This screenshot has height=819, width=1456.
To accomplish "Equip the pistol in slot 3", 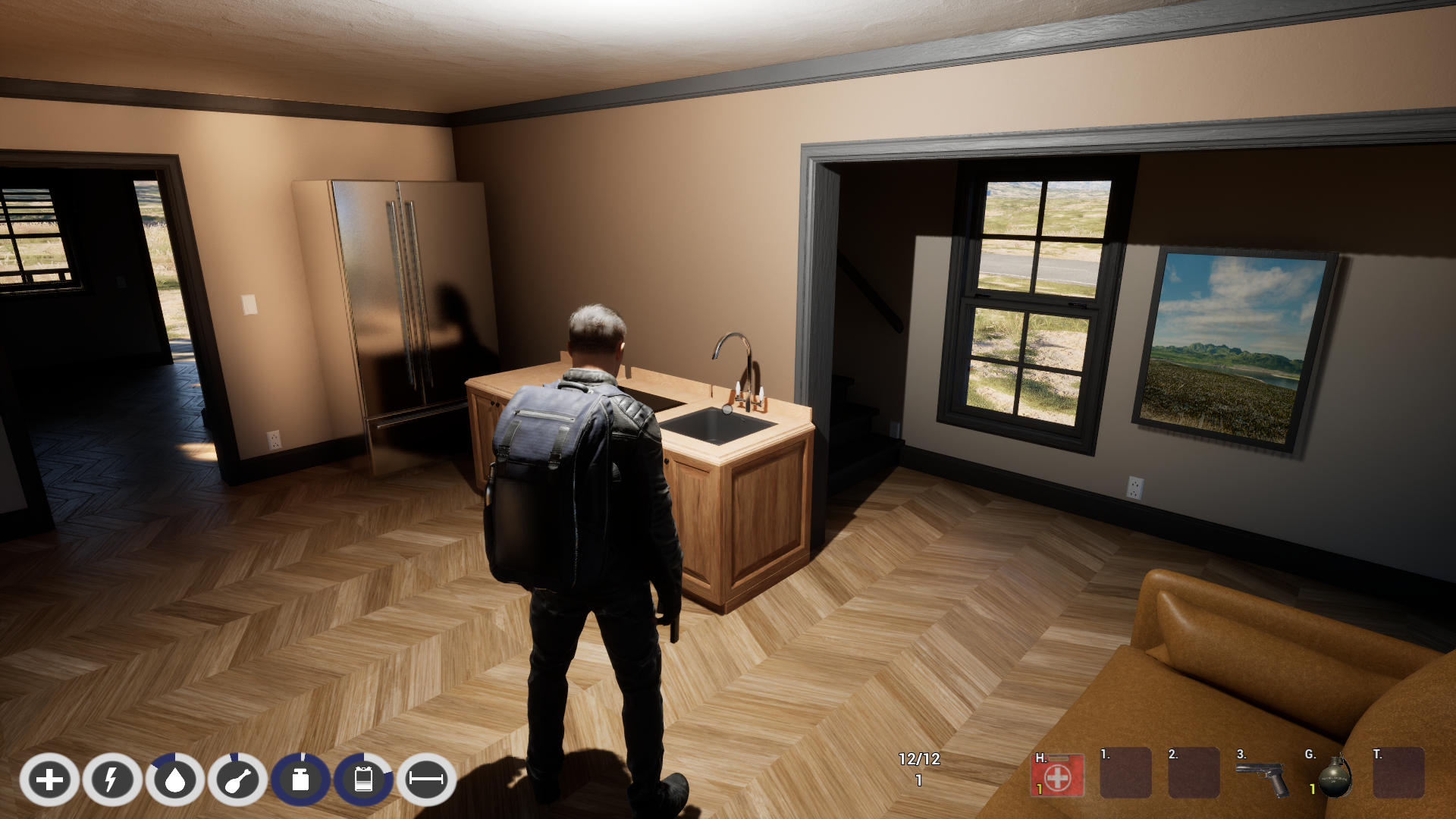I will click(1262, 777).
